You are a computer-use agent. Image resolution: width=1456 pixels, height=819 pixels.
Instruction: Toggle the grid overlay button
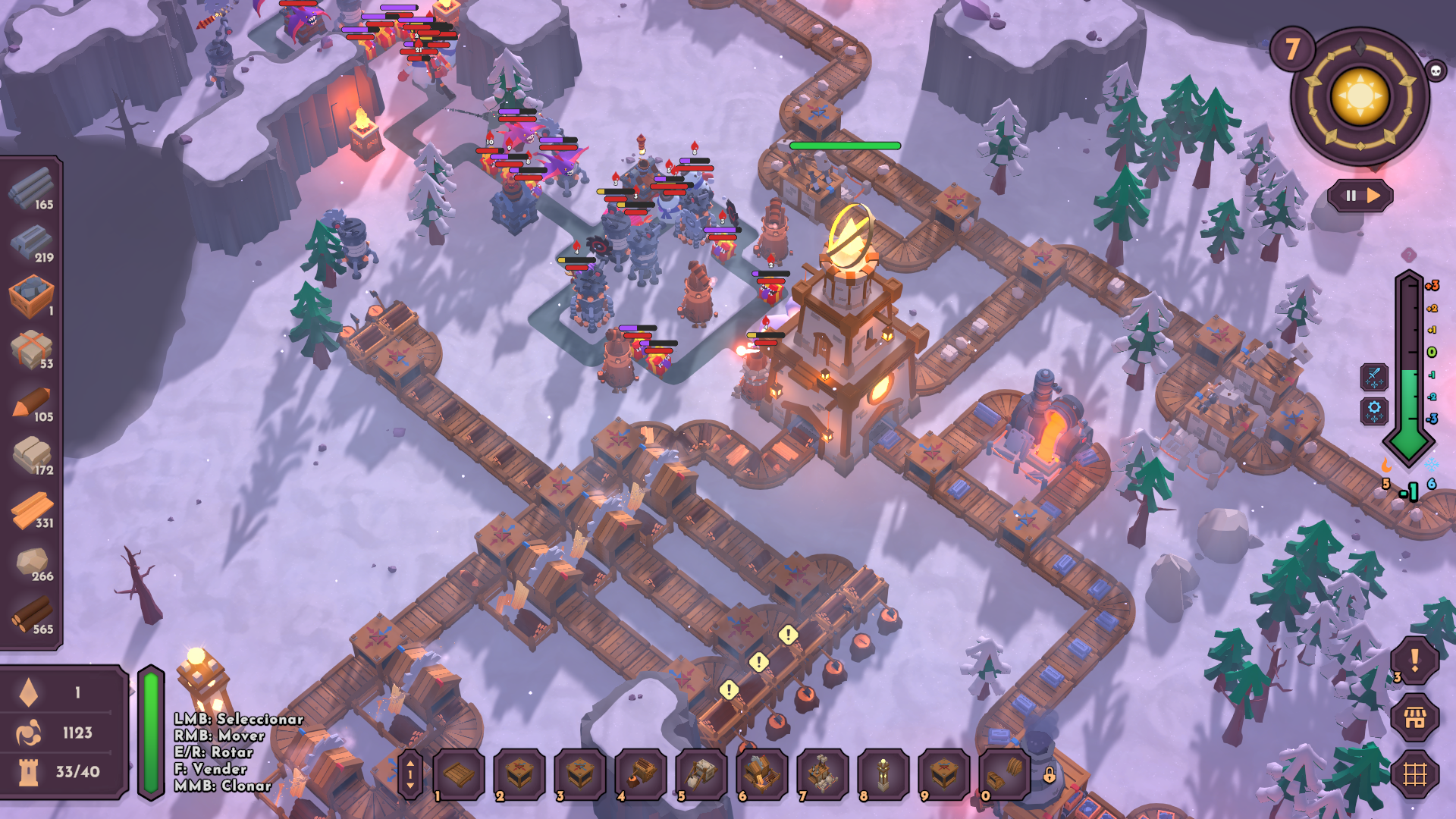click(x=1414, y=774)
